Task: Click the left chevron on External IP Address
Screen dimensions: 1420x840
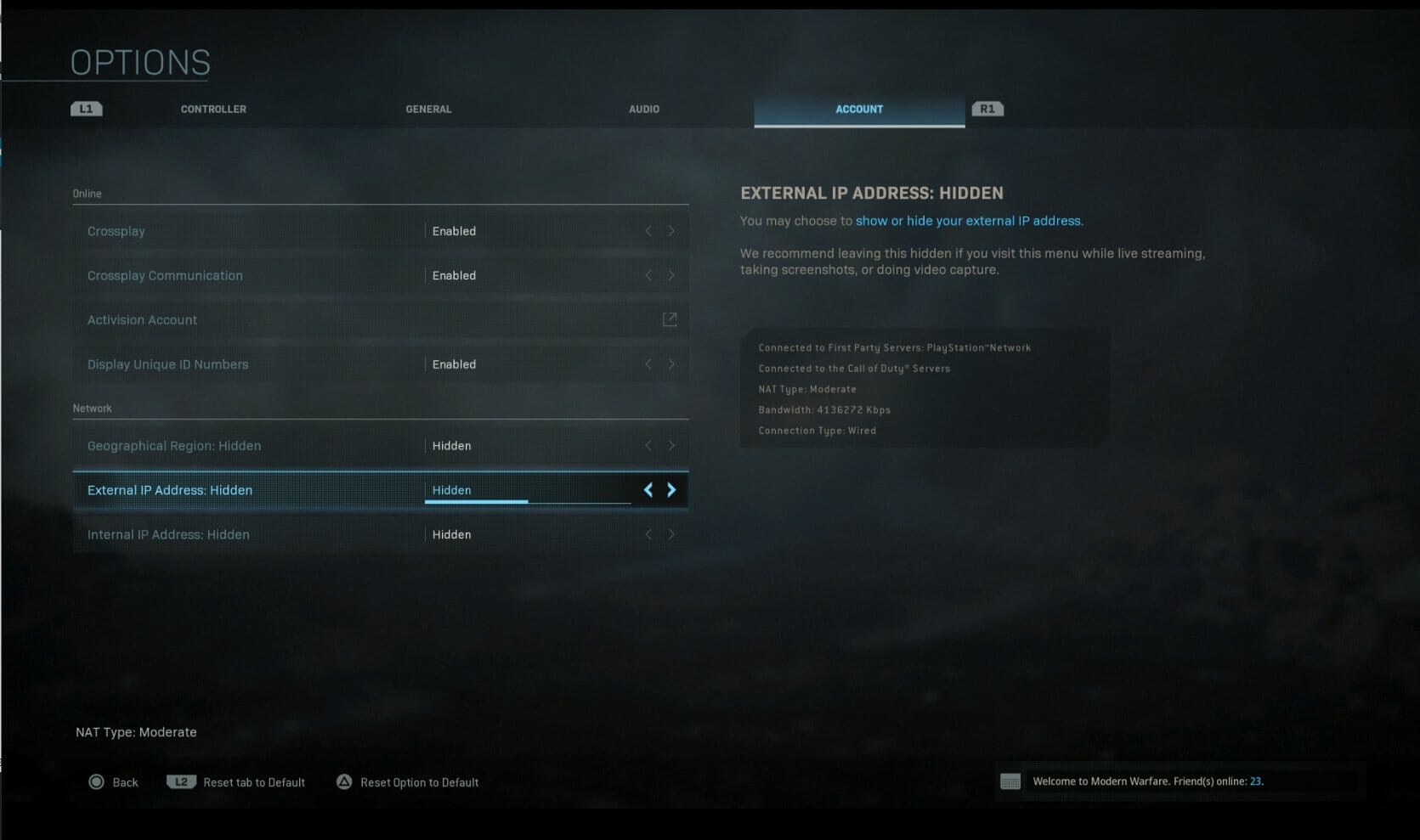Action: [648, 490]
